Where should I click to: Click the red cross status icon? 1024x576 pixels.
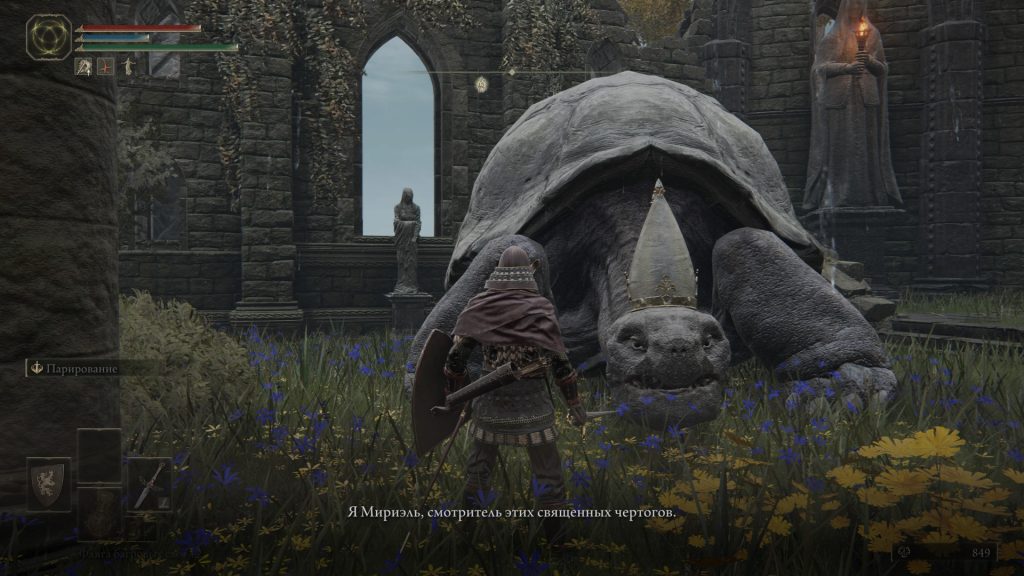coord(105,67)
